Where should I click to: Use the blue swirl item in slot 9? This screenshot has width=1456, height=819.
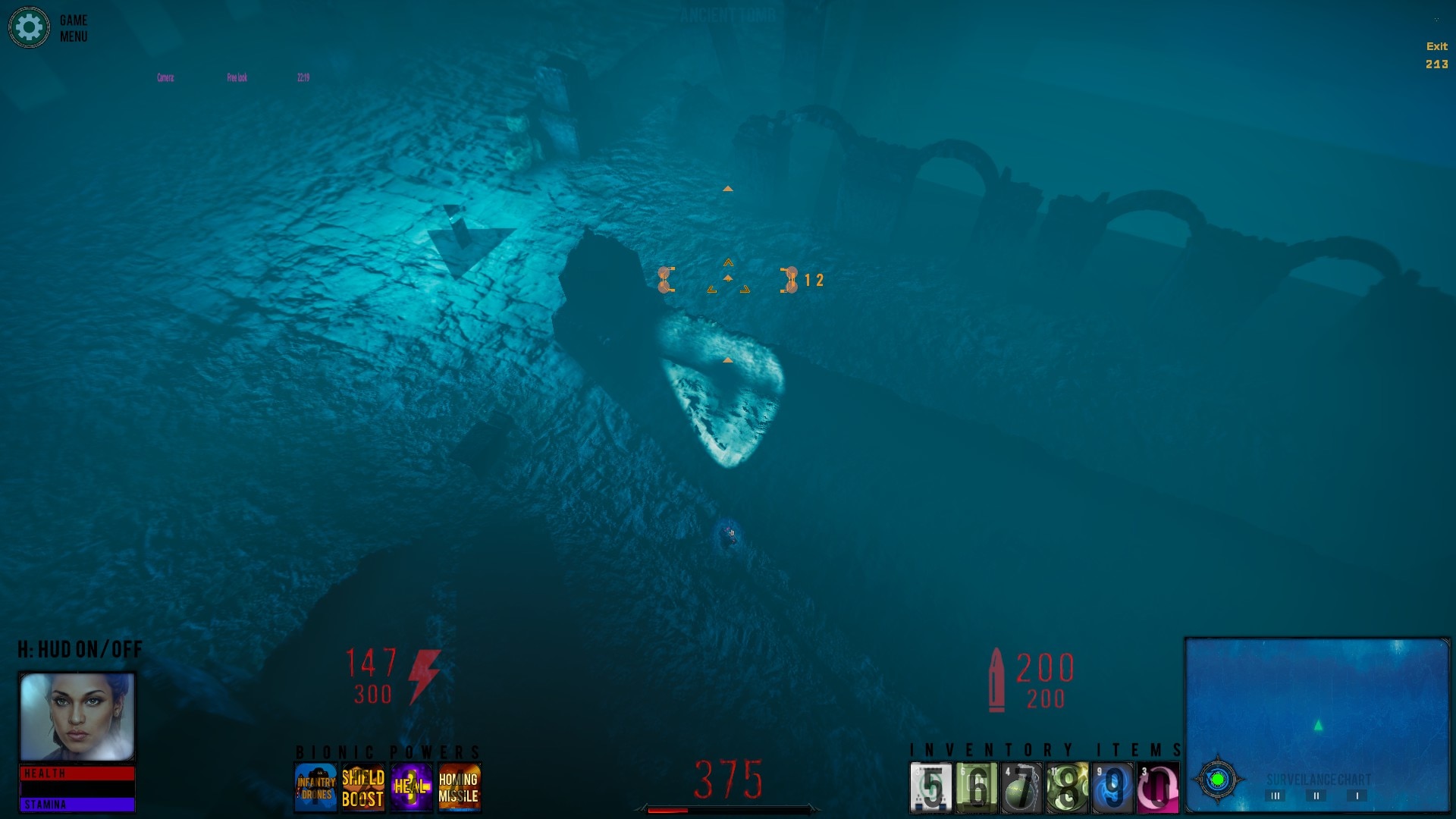1112,788
